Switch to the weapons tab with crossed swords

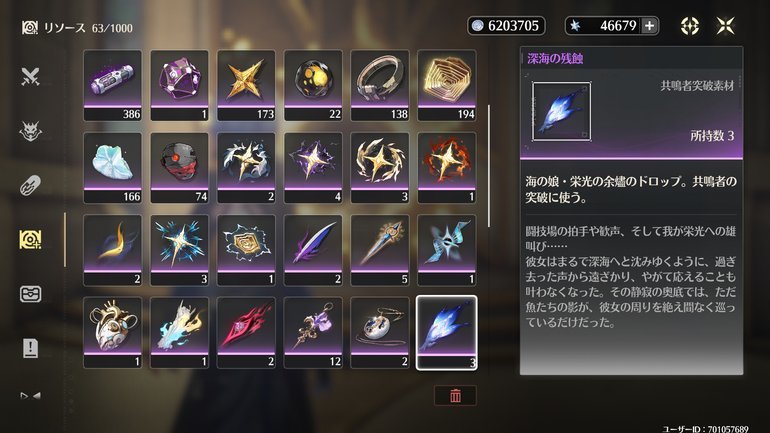click(x=30, y=75)
